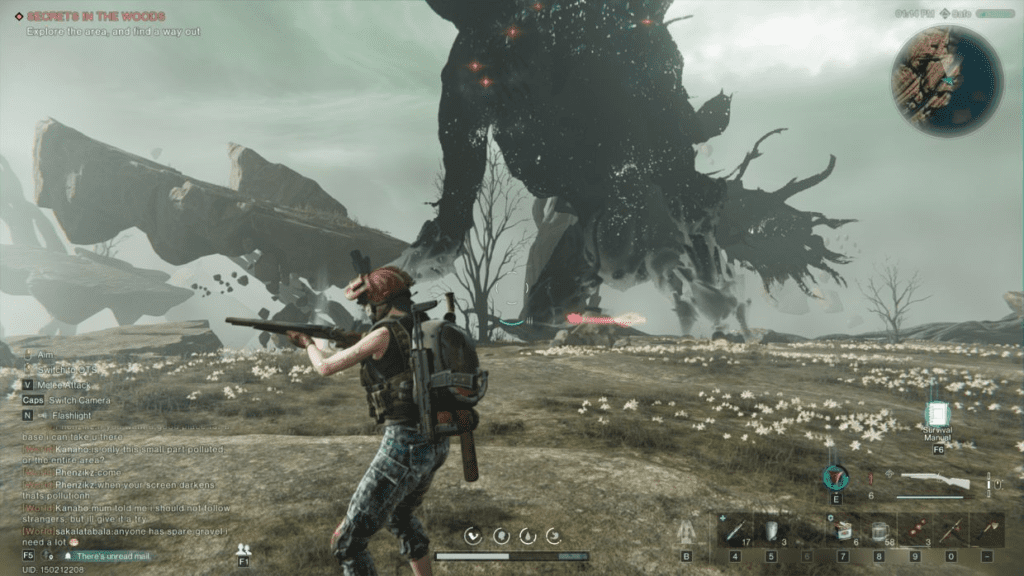1024x576 pixels.
Task: Open the team members icon
Action: point(243,549)
